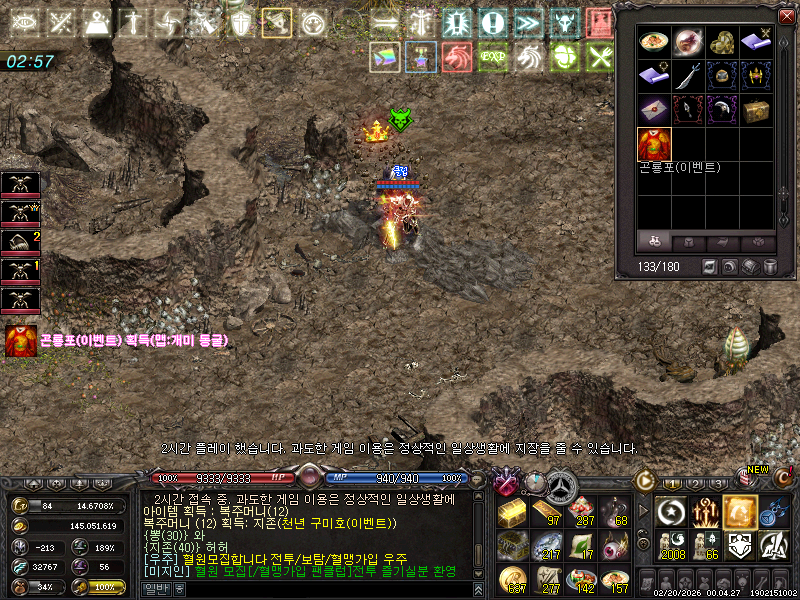The height and width of the screenshot is (600, 800).
Task: Pick the golden heart item in inventory
Action: 723,42
